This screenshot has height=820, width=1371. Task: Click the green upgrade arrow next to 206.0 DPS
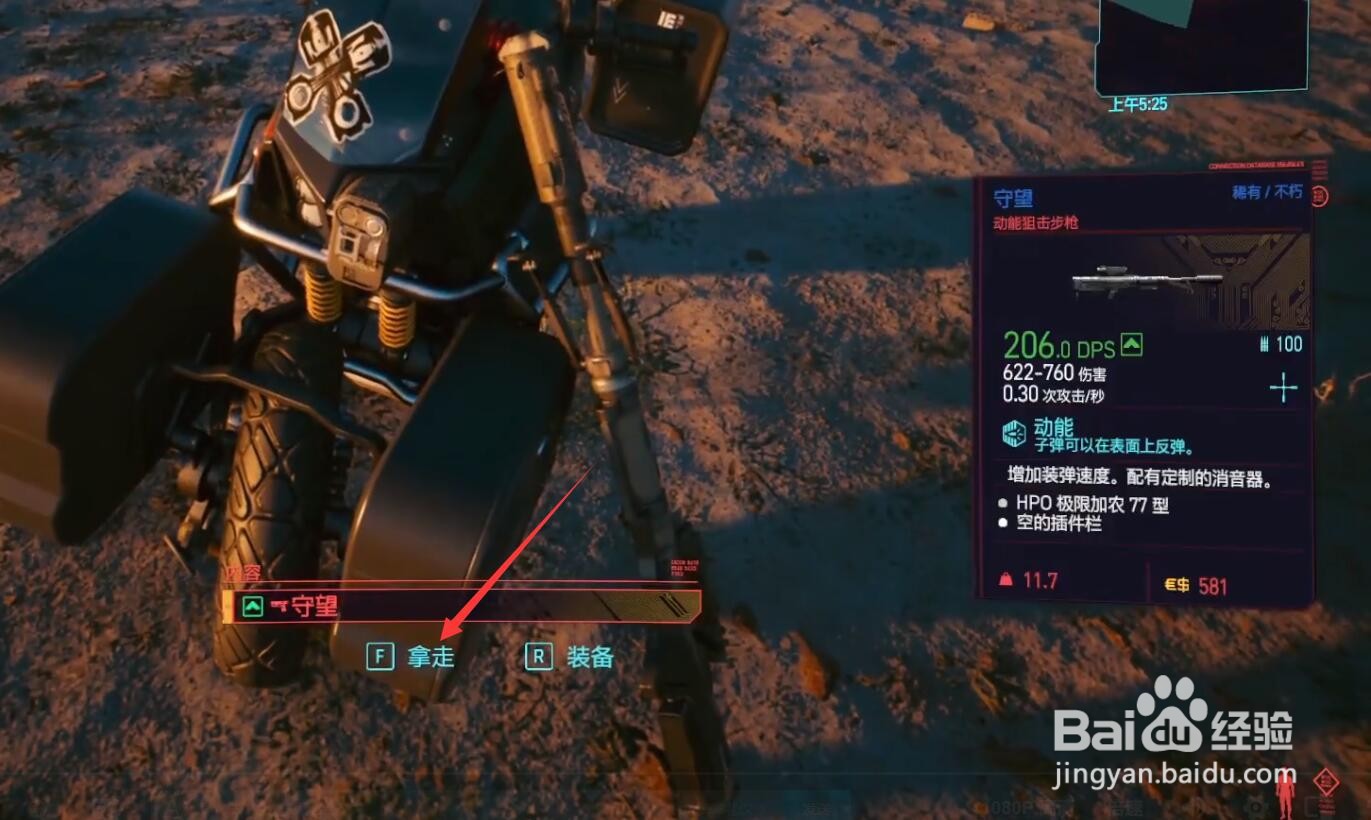click(1131, 343)
